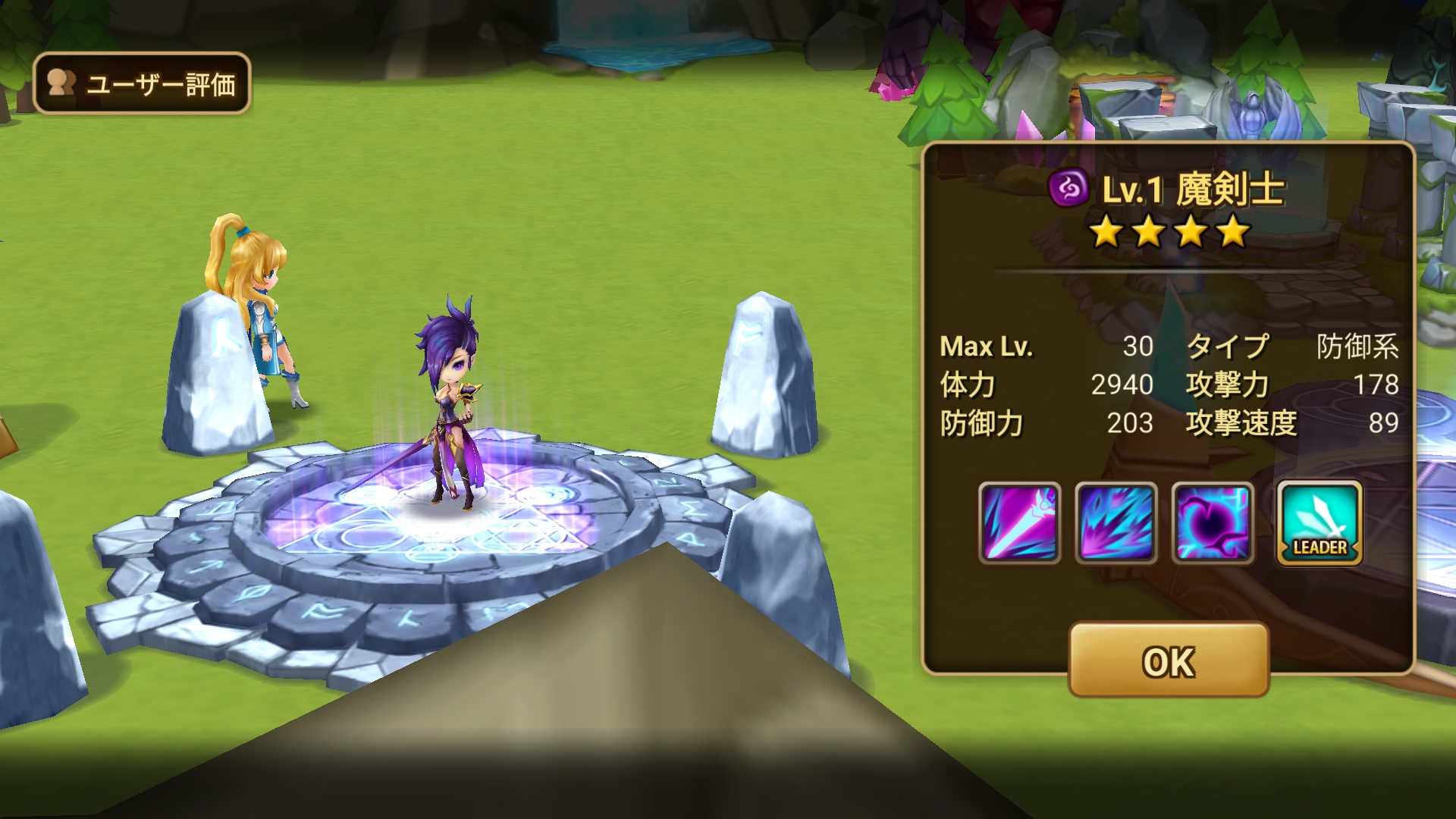
Task: Select the purple sword slash skill icon
Action: click(1019, 522)
